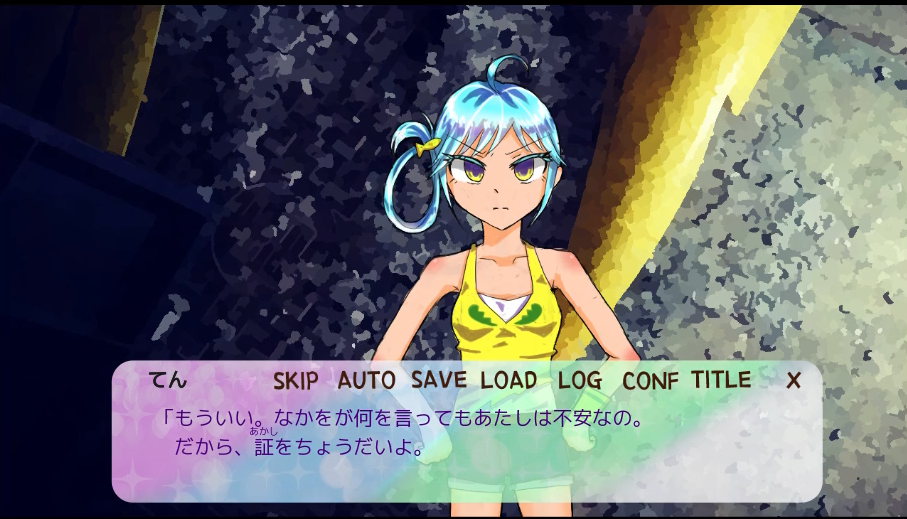The height and width of the screenshot is (519, 907).
Task: Show the dialogue LOG
Action: click(x=580, y=381)
